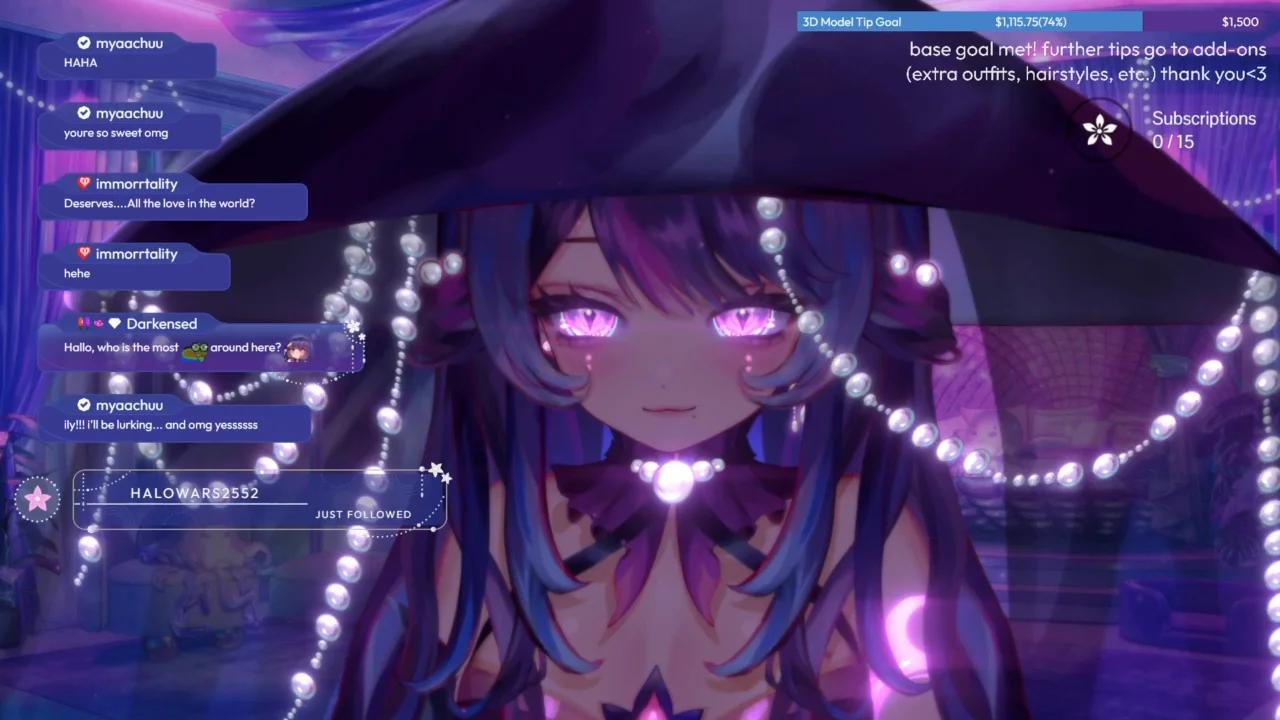
Task: Click the pink butterfly badge on Darkensed's row
Action: 98,323
